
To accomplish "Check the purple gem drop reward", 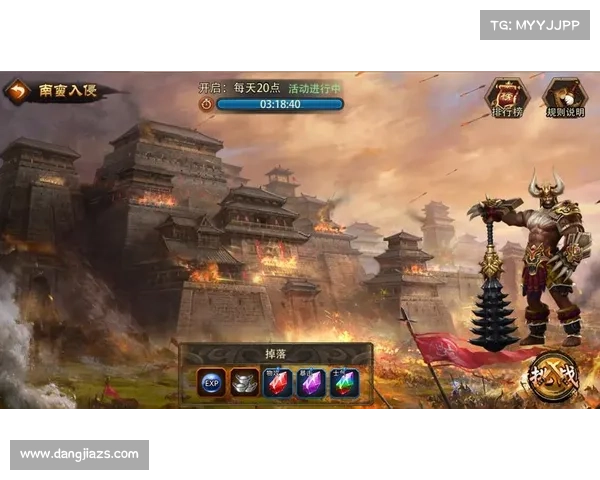I will 311,383.
